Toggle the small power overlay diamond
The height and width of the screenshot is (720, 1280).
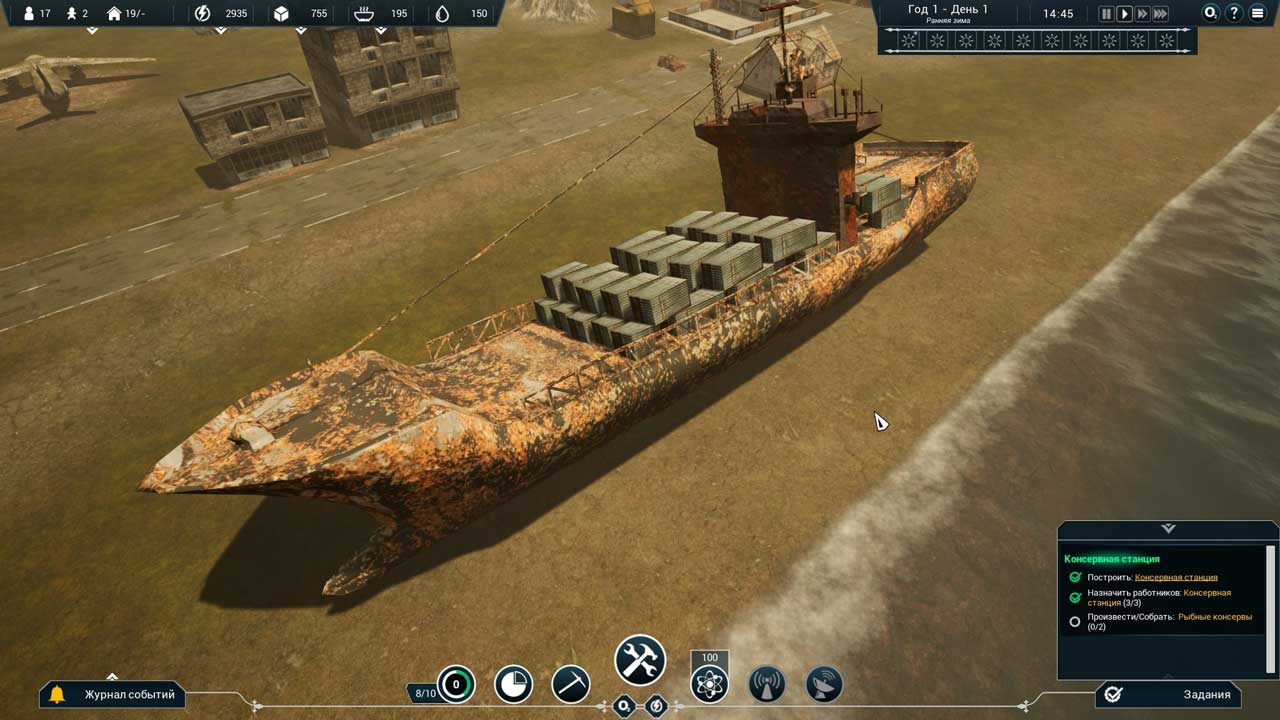[x=656, y=706]
